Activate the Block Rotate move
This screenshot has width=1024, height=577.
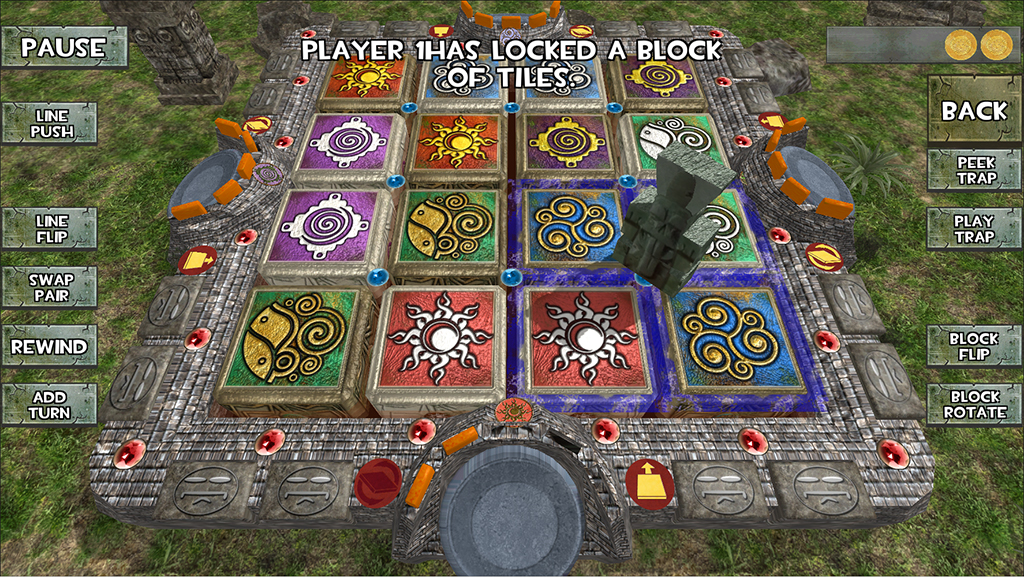[x=973, y=405]
